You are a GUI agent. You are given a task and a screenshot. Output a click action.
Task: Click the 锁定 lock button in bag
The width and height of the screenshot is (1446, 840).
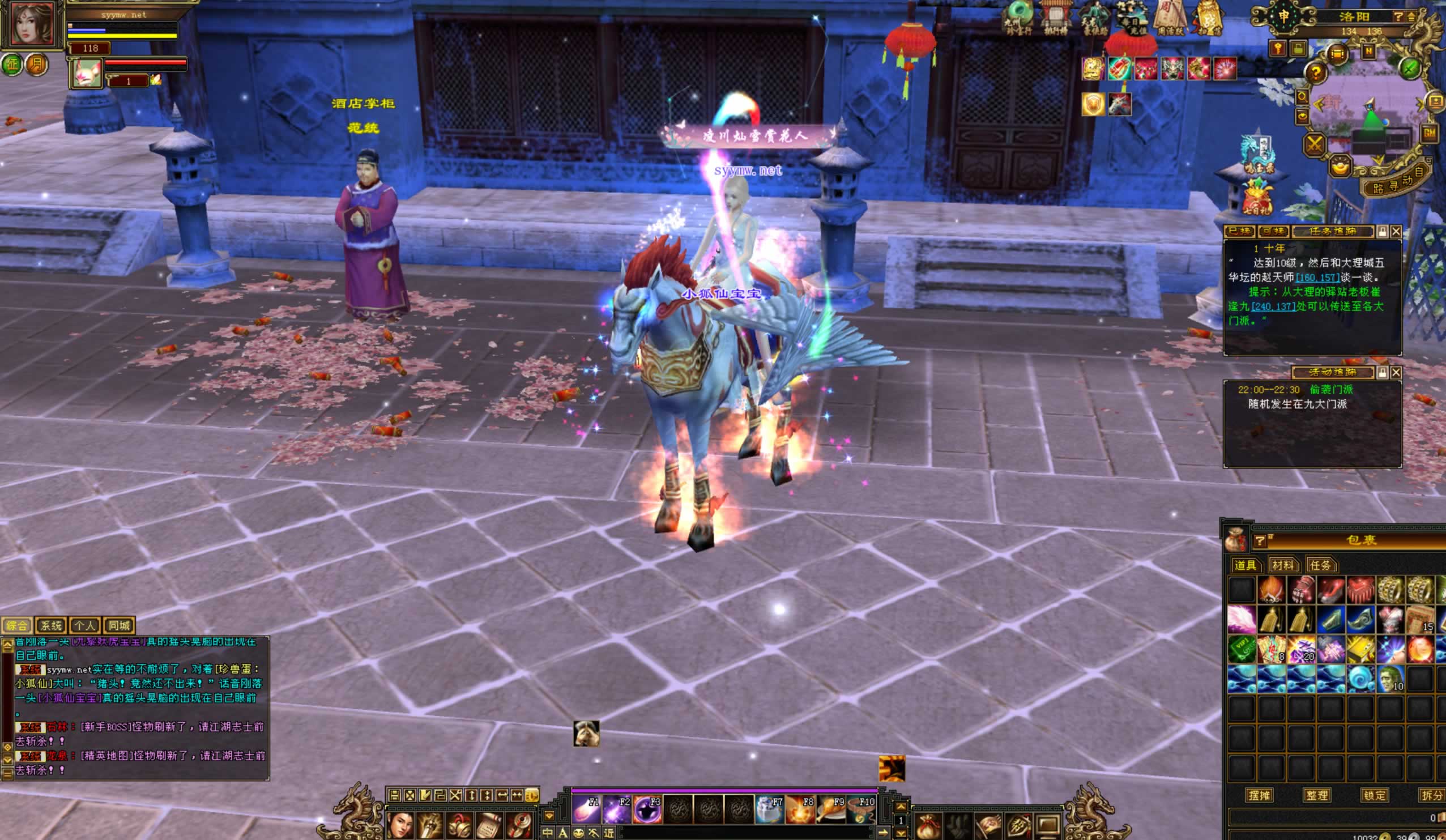pyautogui.click(x=1374, y=795)
